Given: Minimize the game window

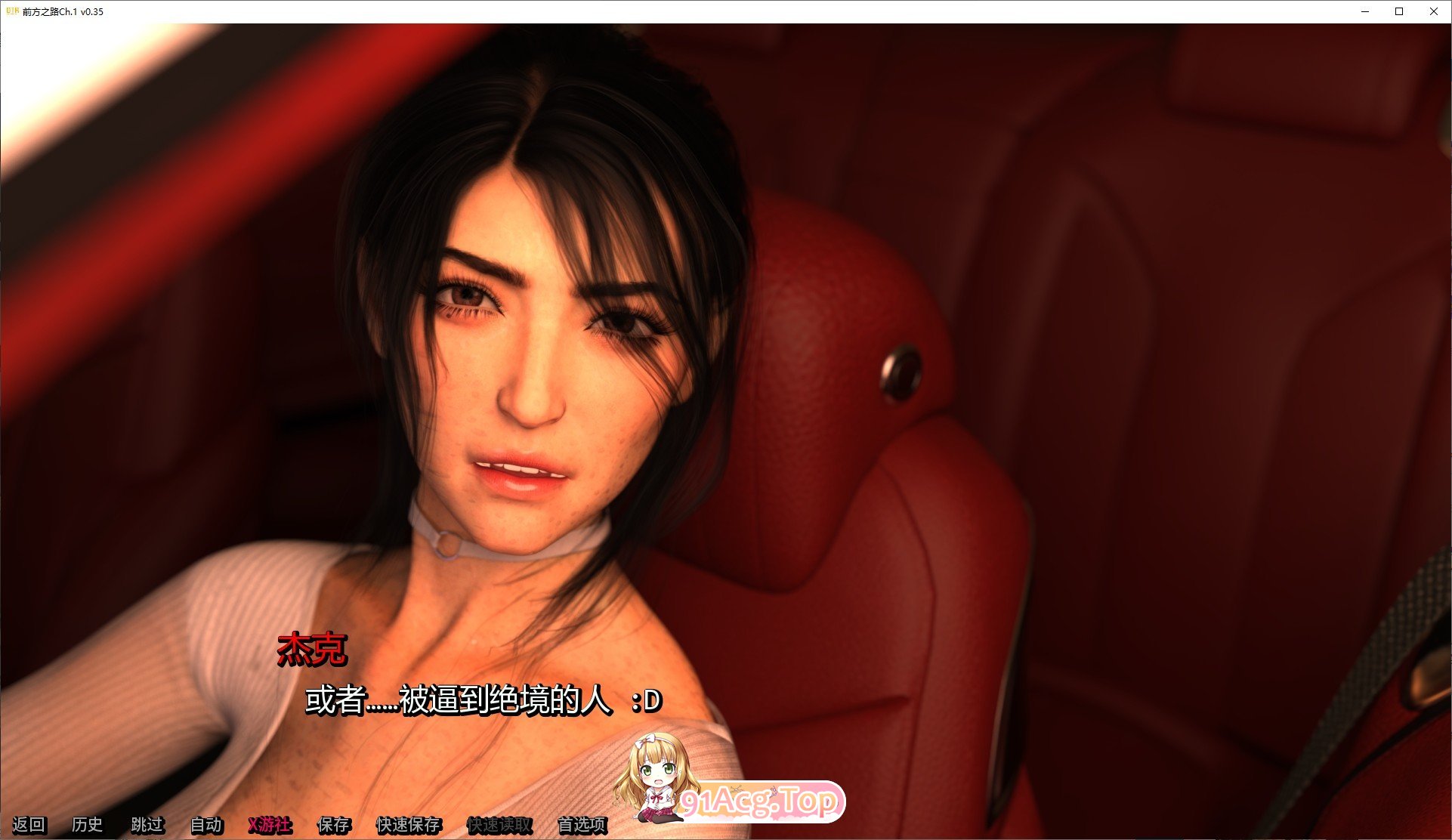Looking at the screenshot, I should coord(1364,11).
